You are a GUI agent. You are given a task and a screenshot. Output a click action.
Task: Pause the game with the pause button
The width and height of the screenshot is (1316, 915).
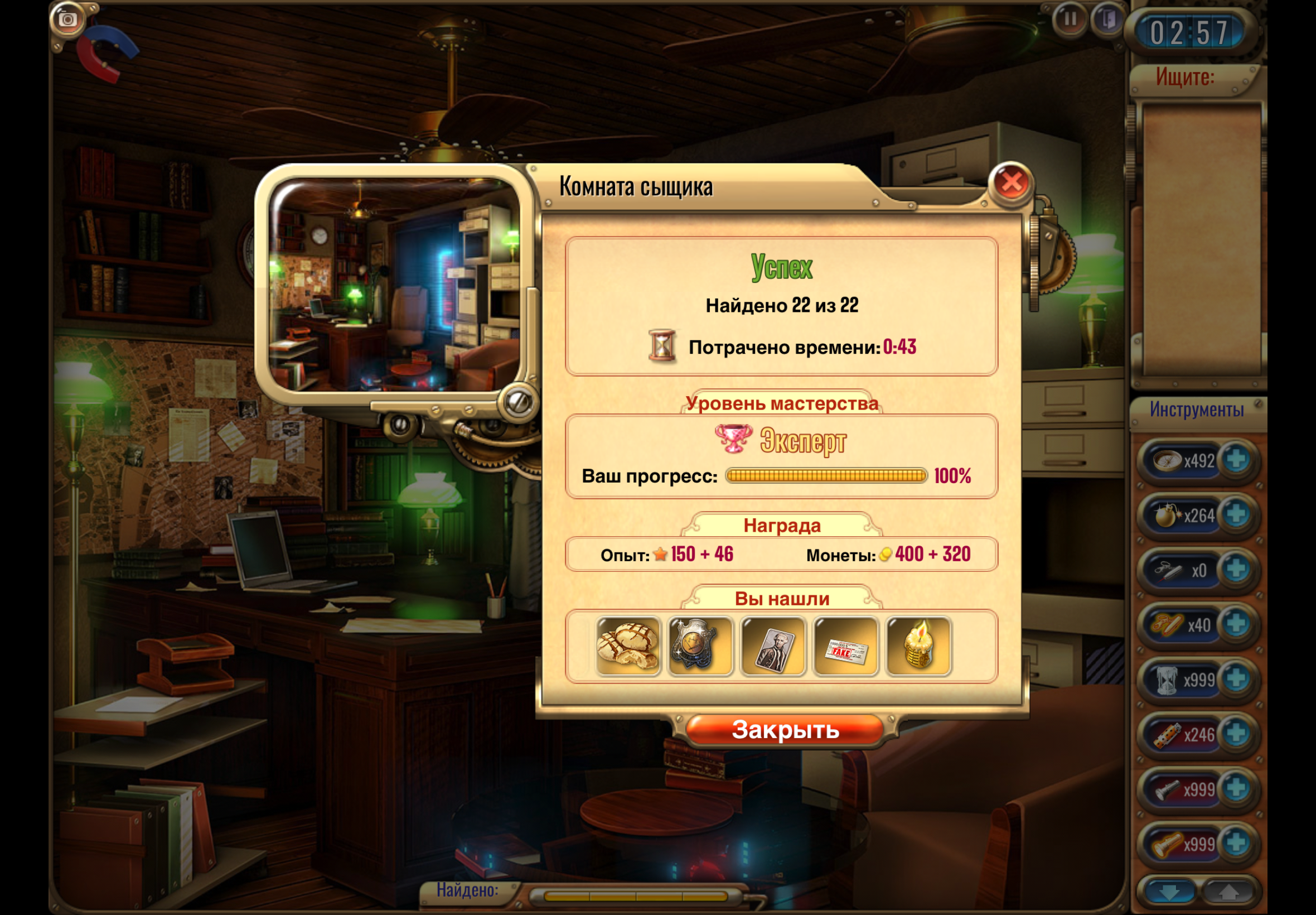click(x=1070, y=20)
